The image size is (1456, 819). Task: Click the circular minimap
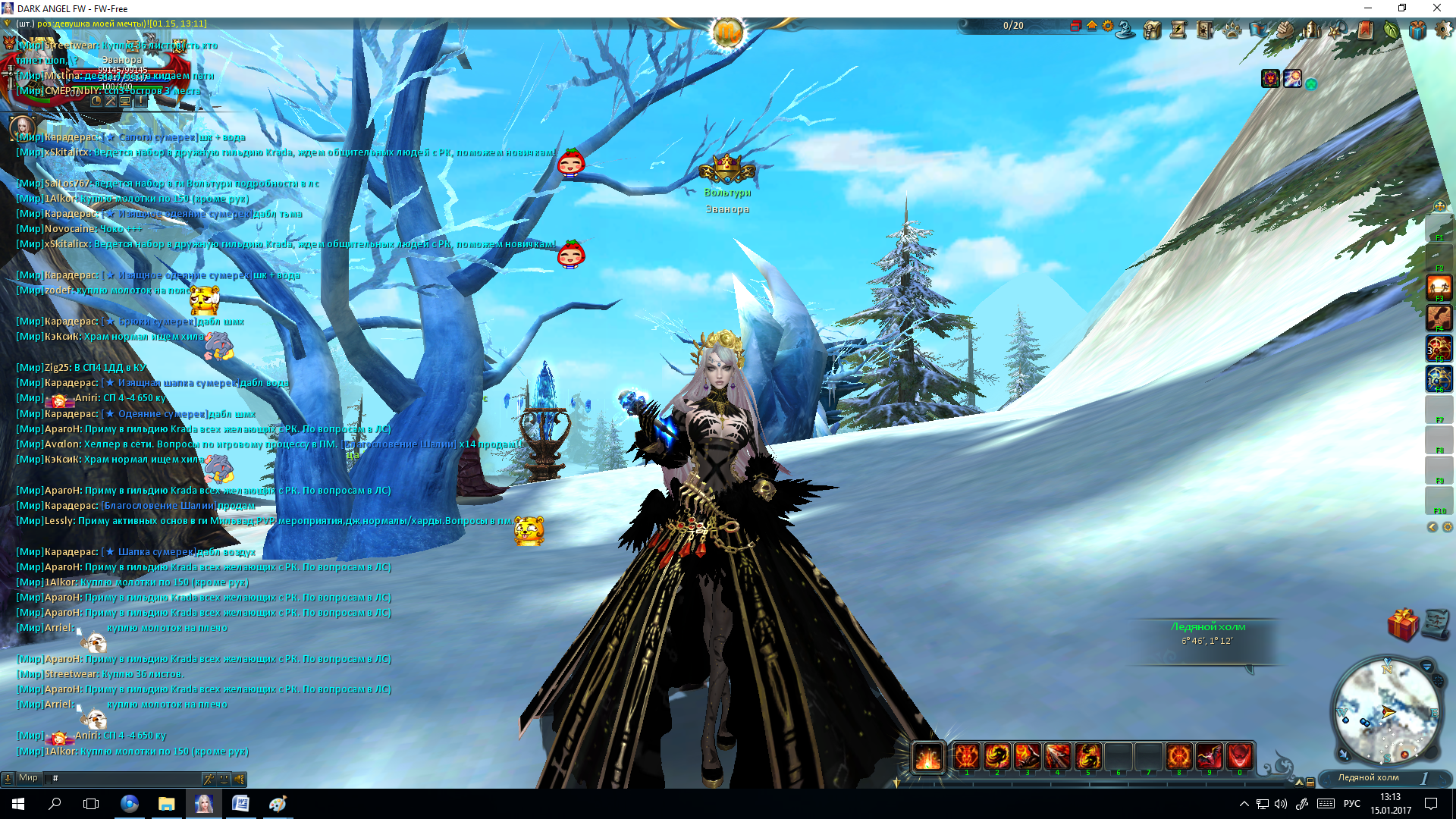pos(1387,711)
